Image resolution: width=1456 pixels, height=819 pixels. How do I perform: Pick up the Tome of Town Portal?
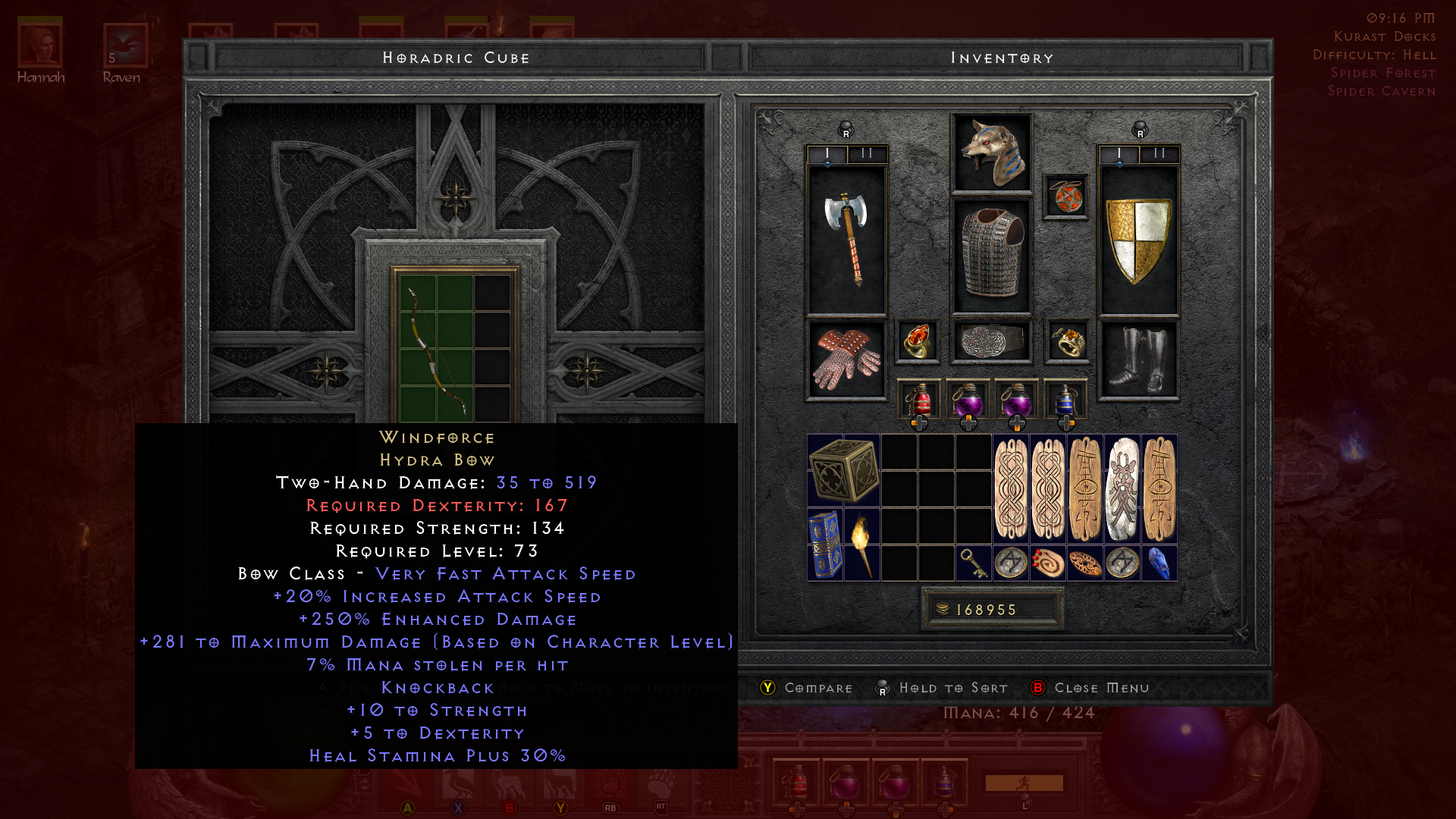click(826, 544)
